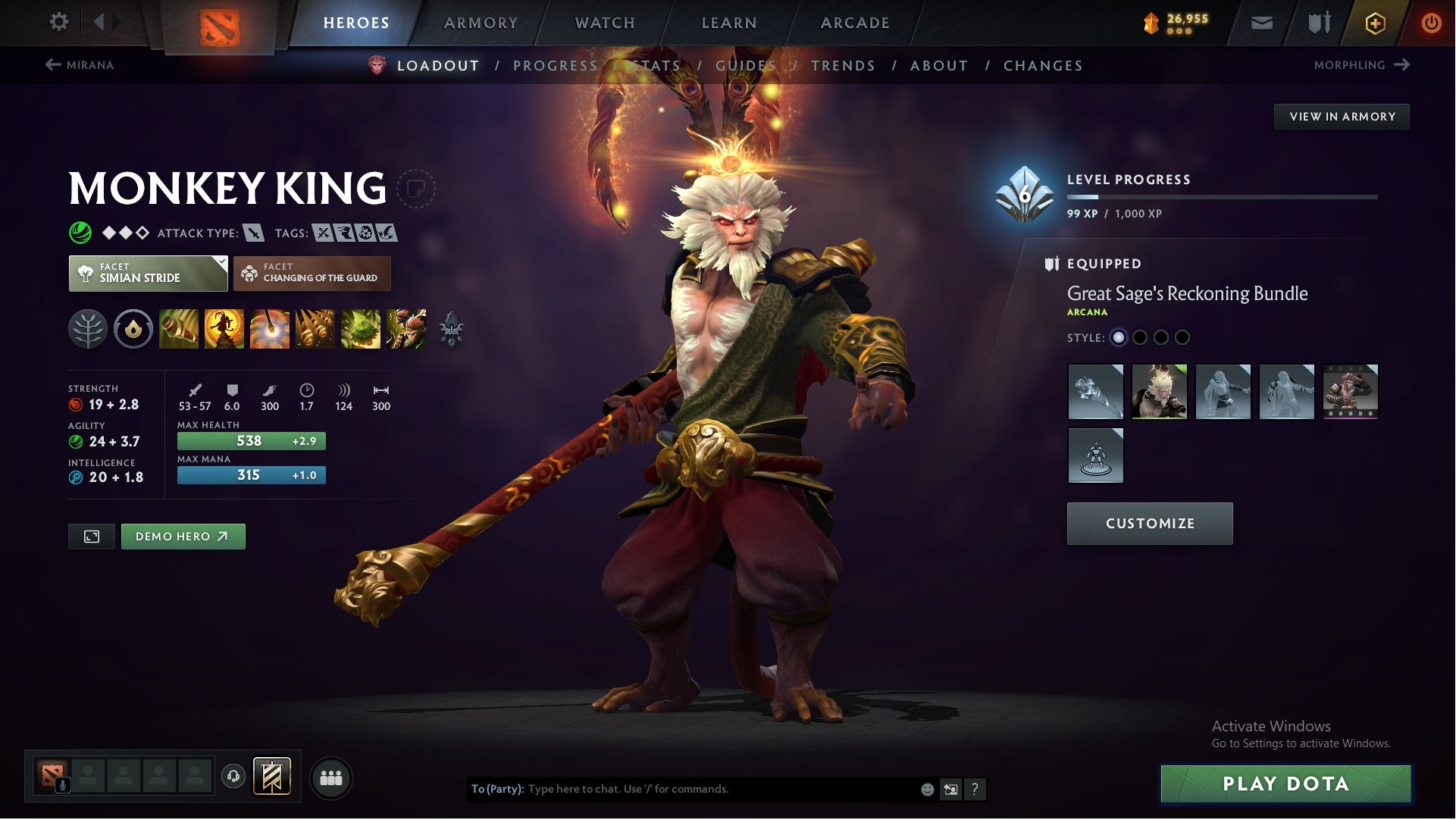Open party voice chat headset icon
1456x820 pixels.
tap(233, 777)
